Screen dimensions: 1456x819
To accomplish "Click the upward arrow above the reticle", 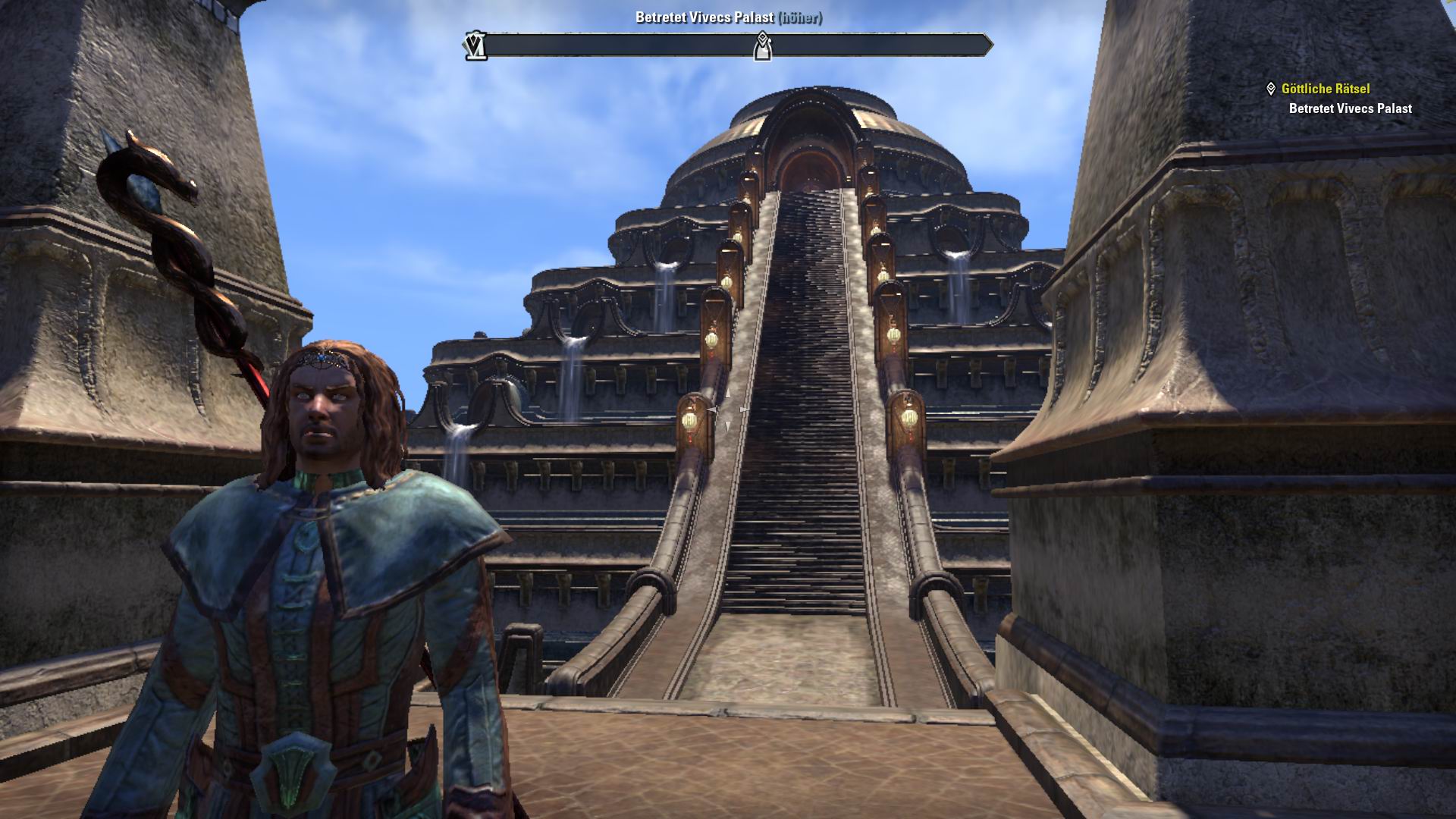I will 728,394.
